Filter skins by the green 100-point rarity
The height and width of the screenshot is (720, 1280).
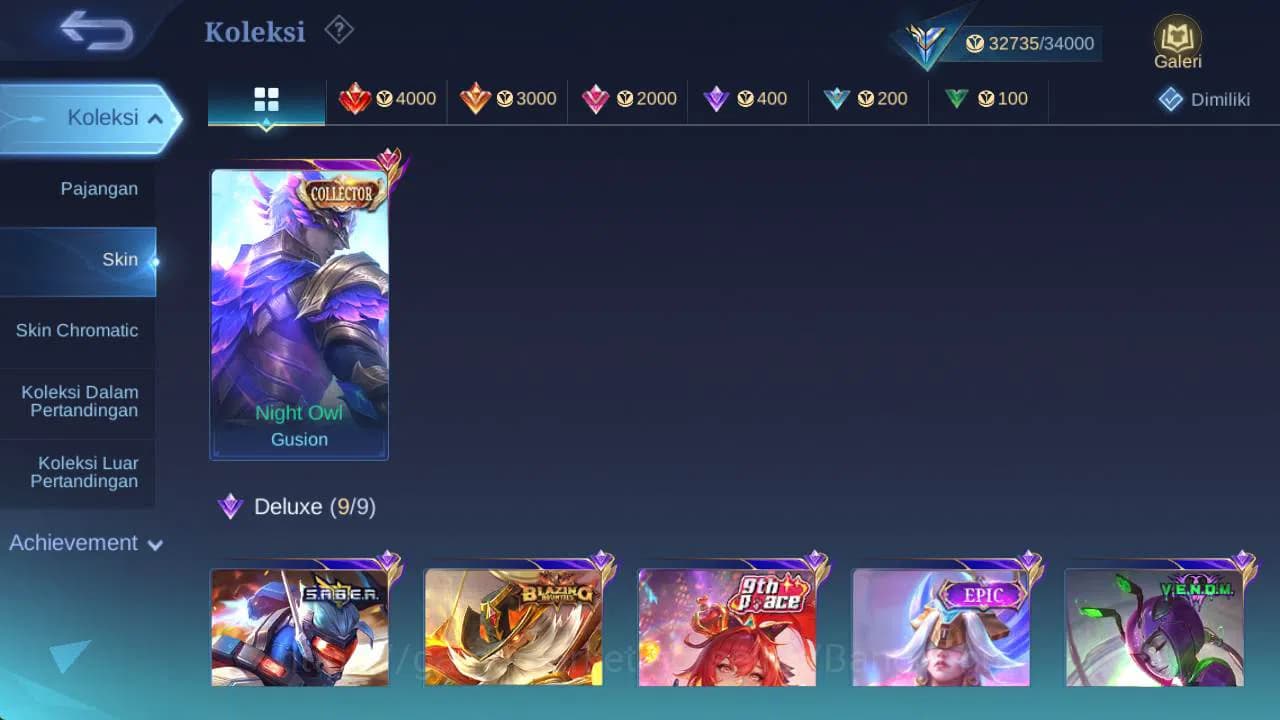pyautogui.click(x=987, y=99)
